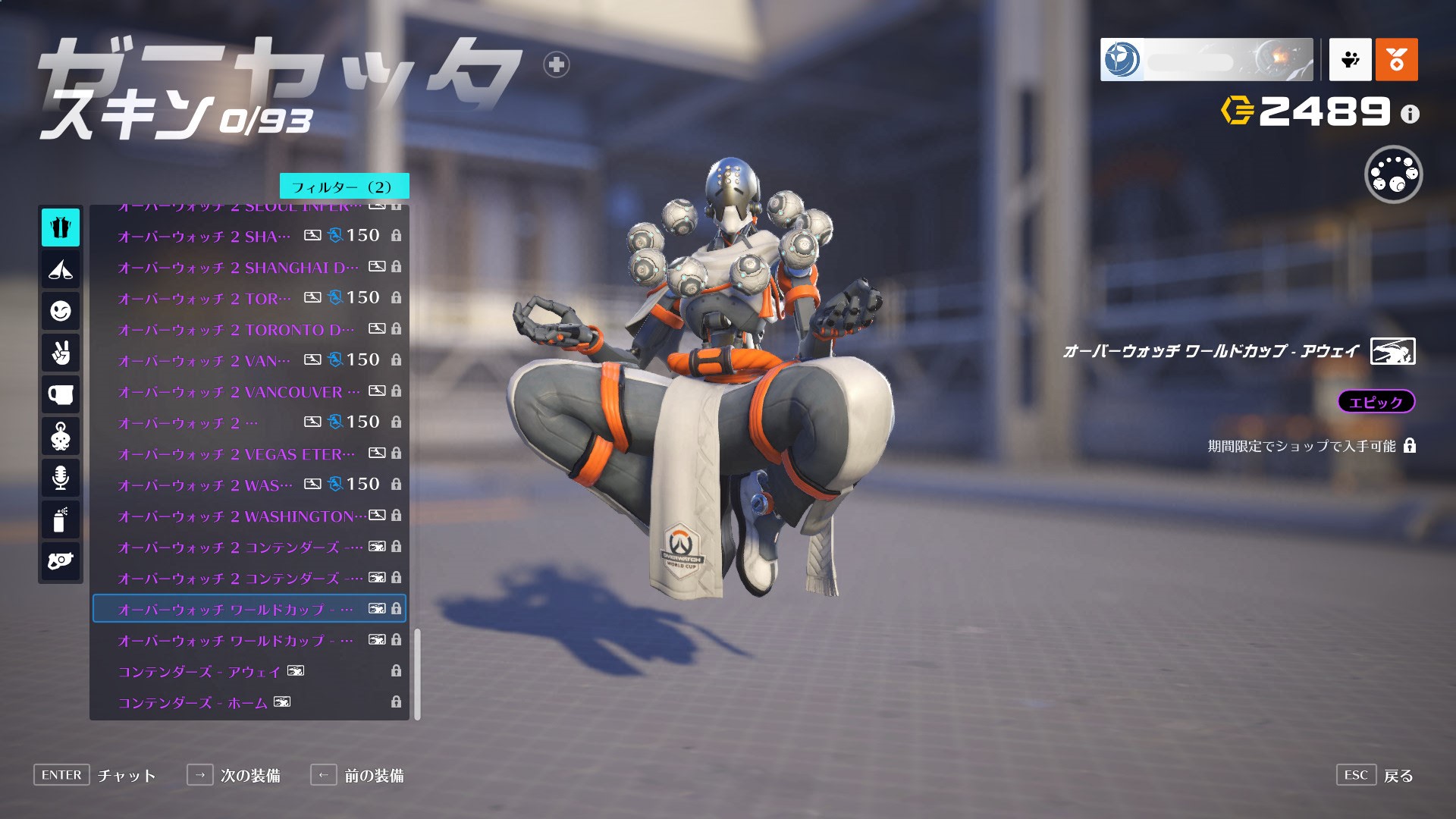The image size is (1456, 819).
Task: Switch to the microphone voice lines tab
Action: point(61,478)
